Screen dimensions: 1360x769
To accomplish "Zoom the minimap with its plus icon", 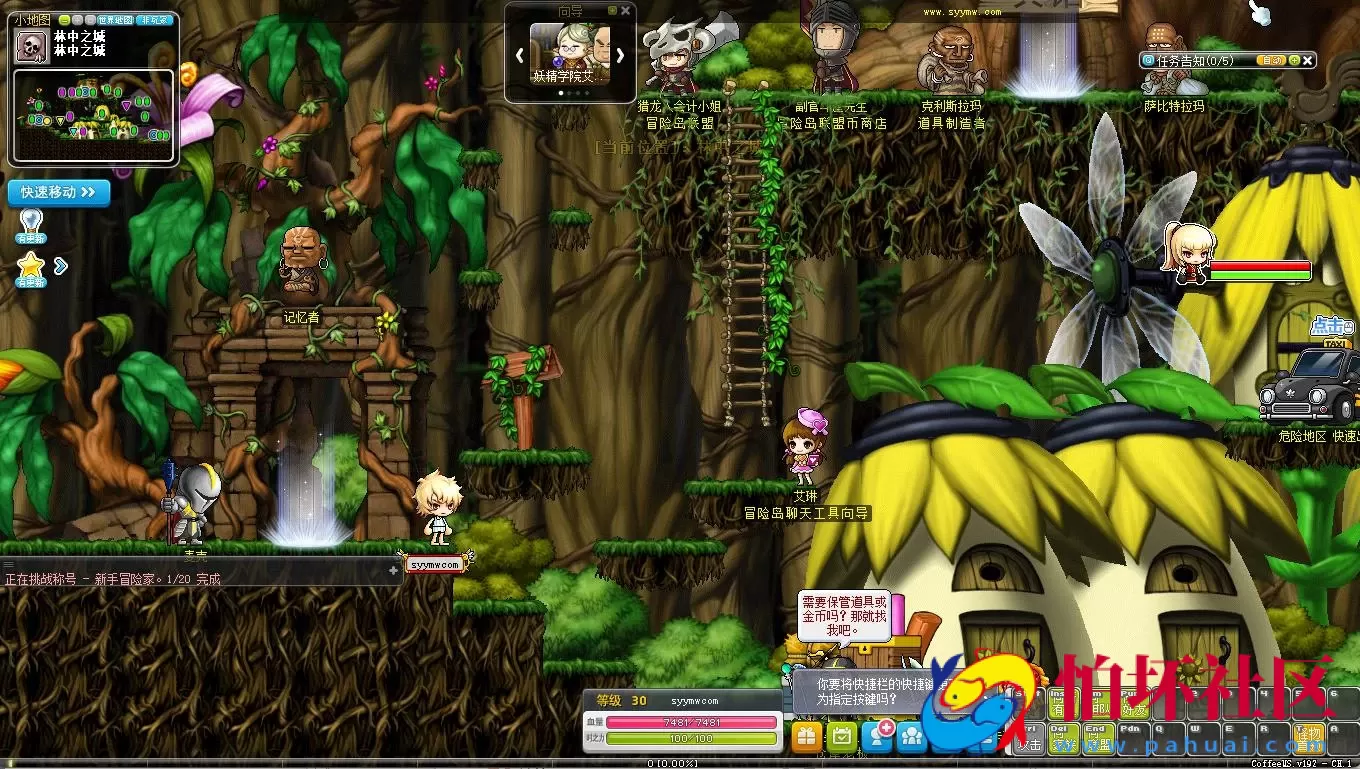I will [77, 19].
